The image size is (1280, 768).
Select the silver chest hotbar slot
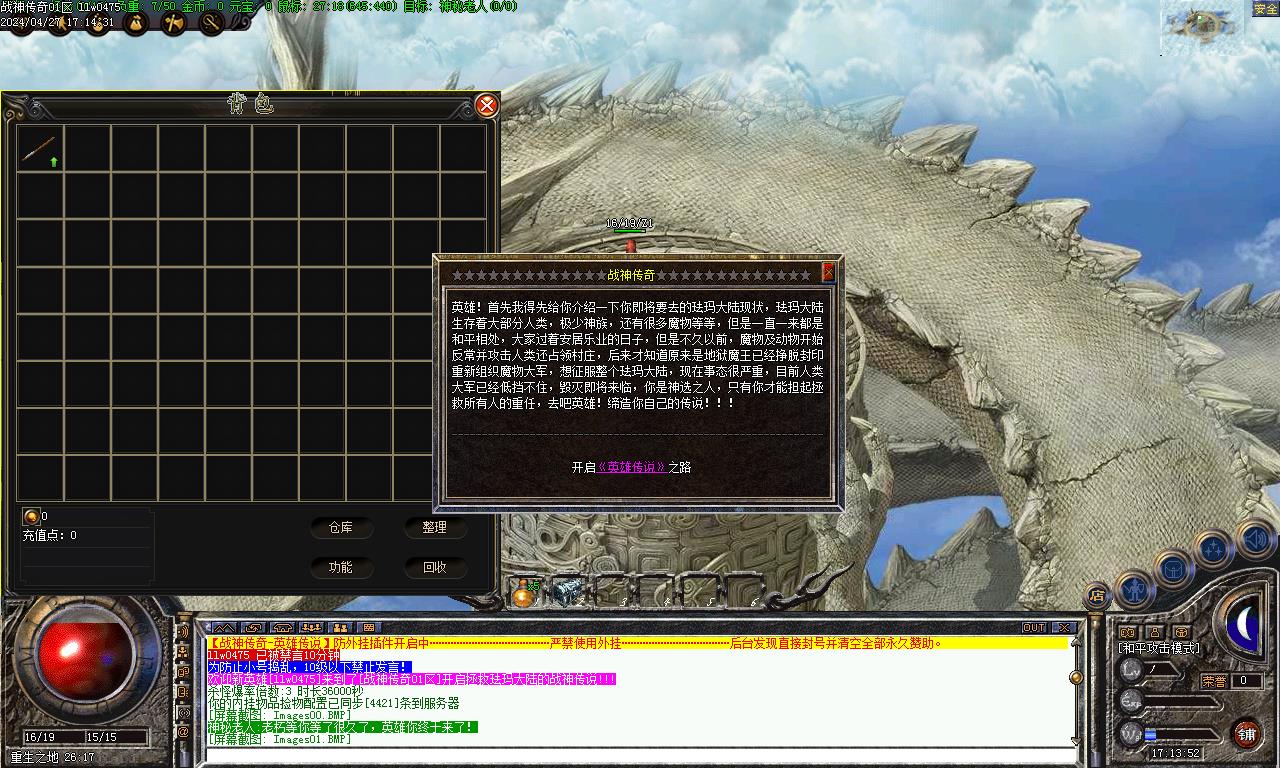click(568, 591)
